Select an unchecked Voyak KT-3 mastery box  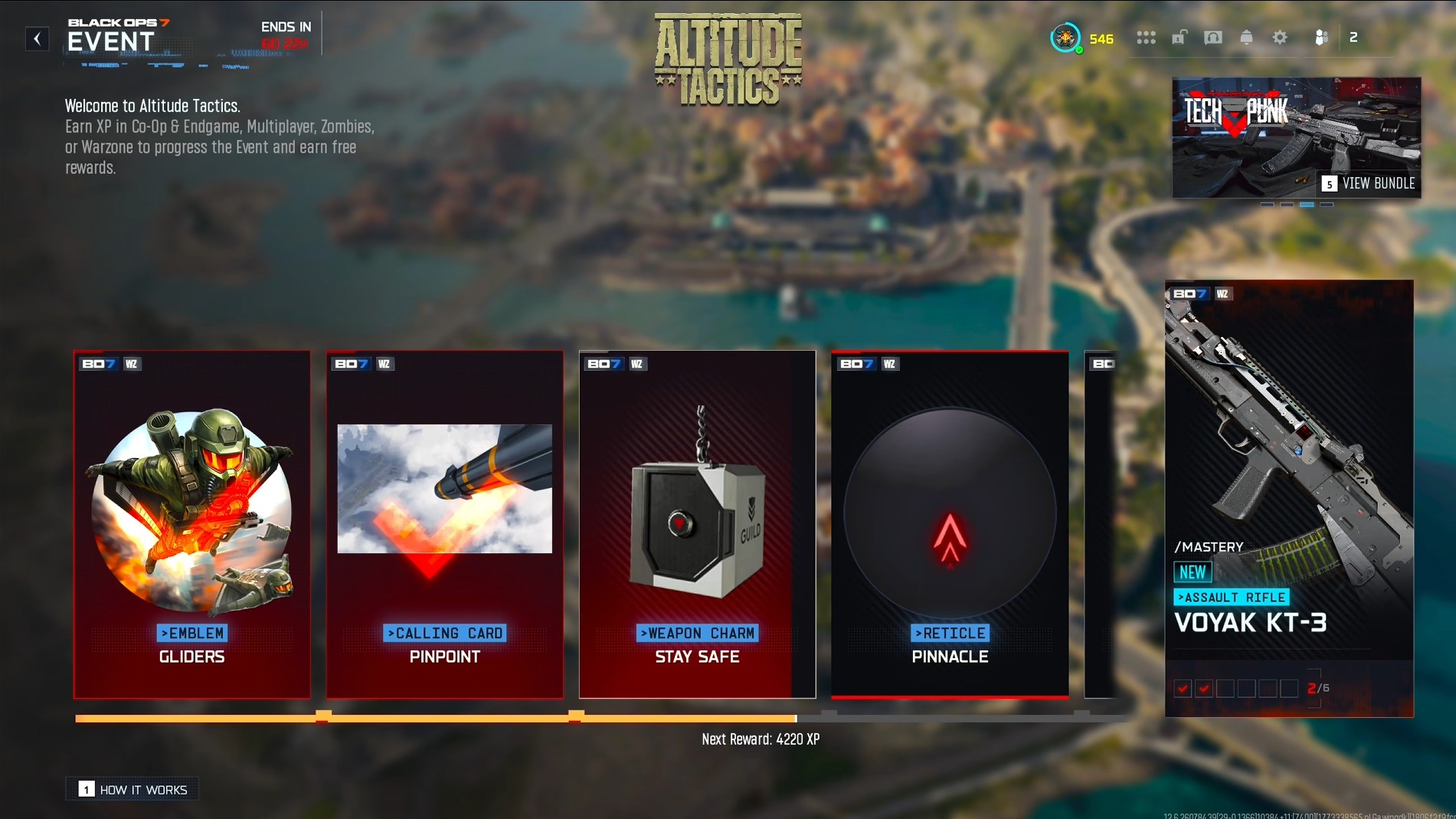(1225, 689)
